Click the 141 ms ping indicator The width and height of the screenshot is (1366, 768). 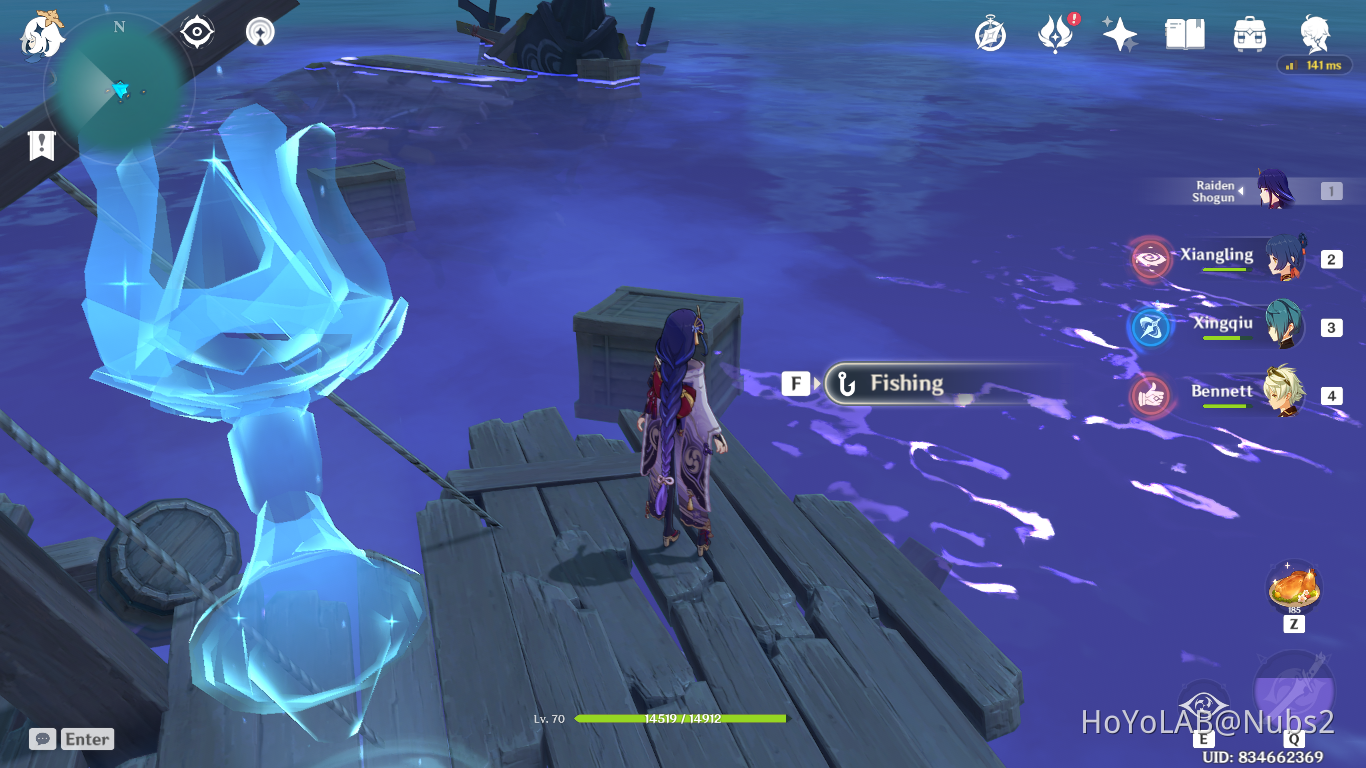[x=1315, y=64]
